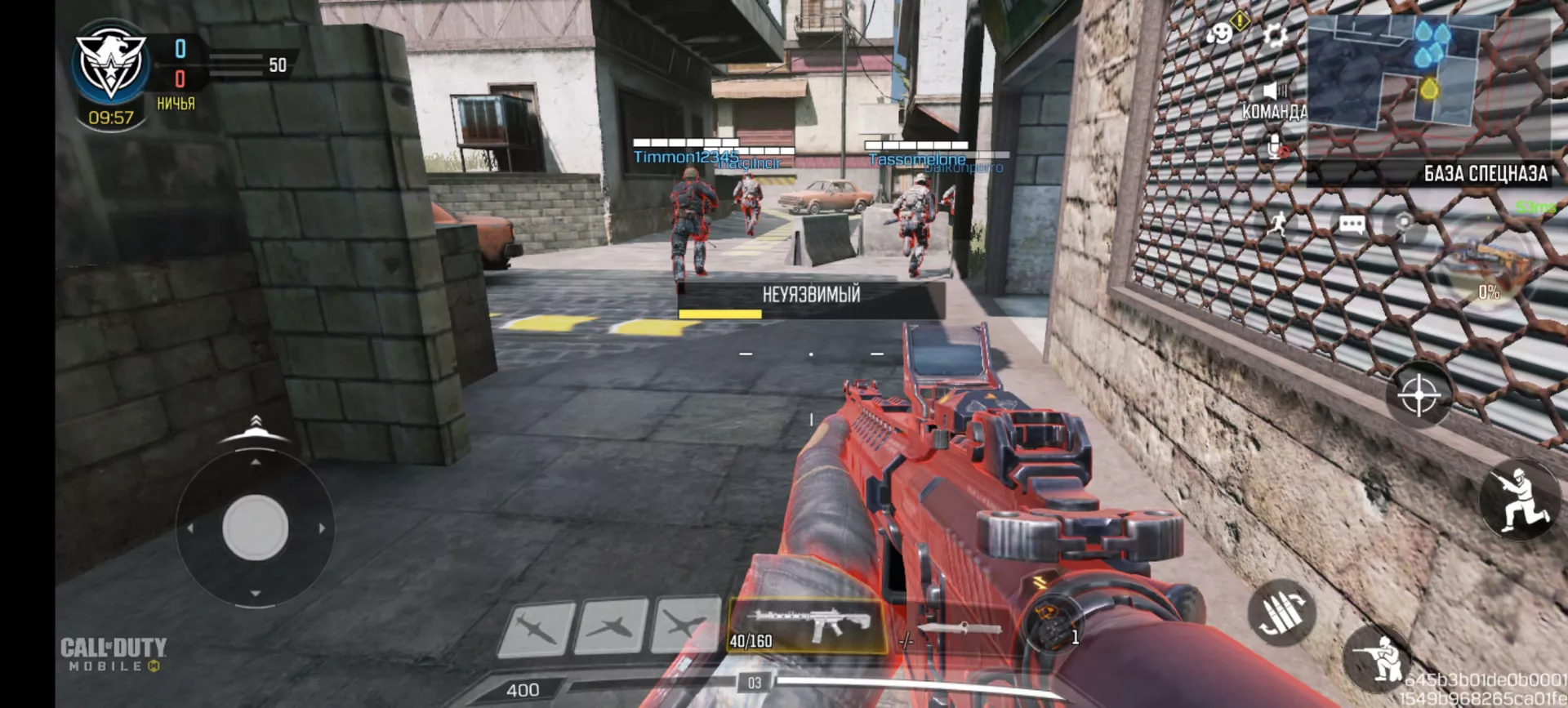Viewport: 1568px width, 708px height.
Task: Switch to the knife weapon slot
Action: [959, 629]
